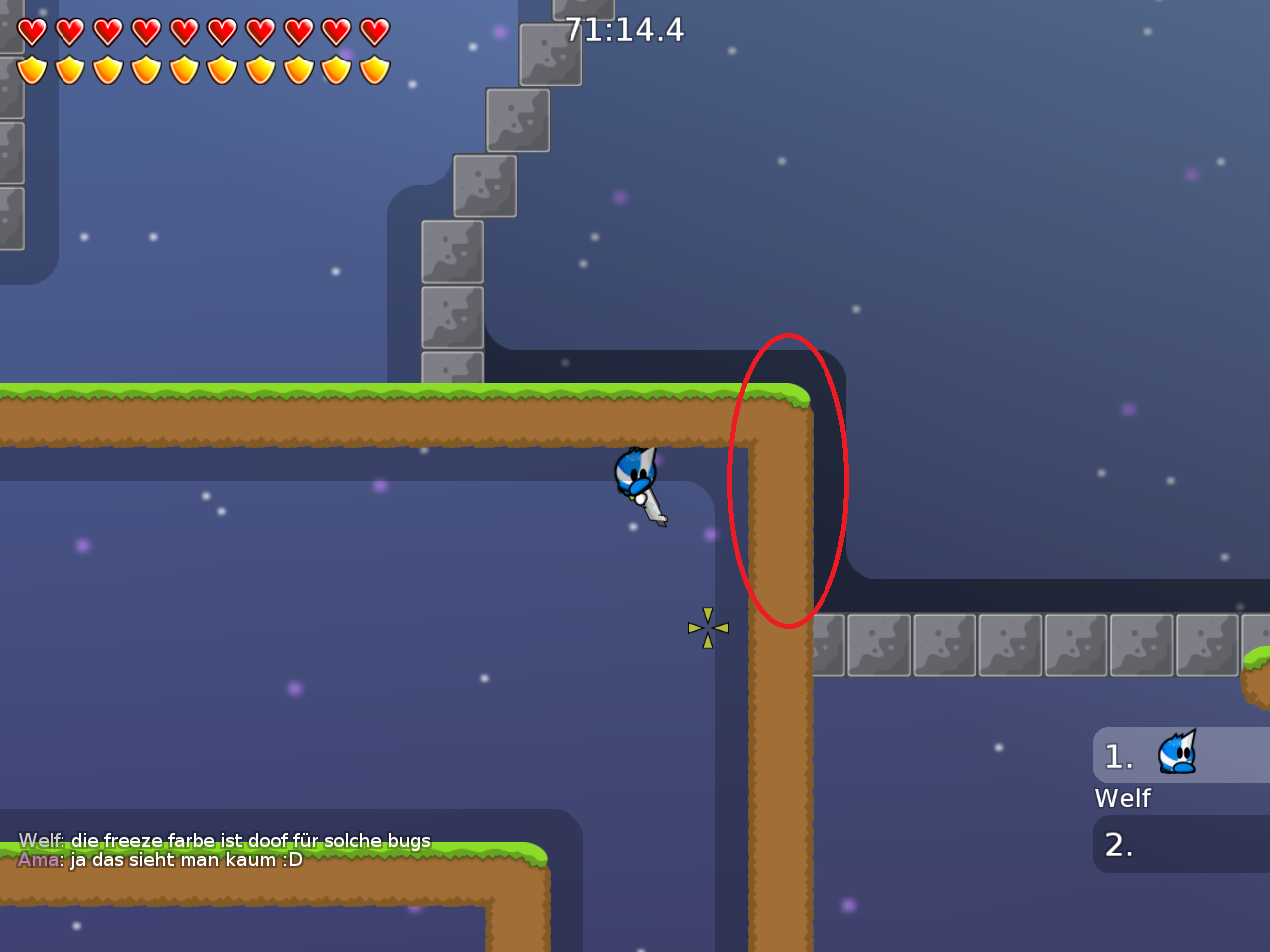Click the player character holding the hammer

pos(636,474)
